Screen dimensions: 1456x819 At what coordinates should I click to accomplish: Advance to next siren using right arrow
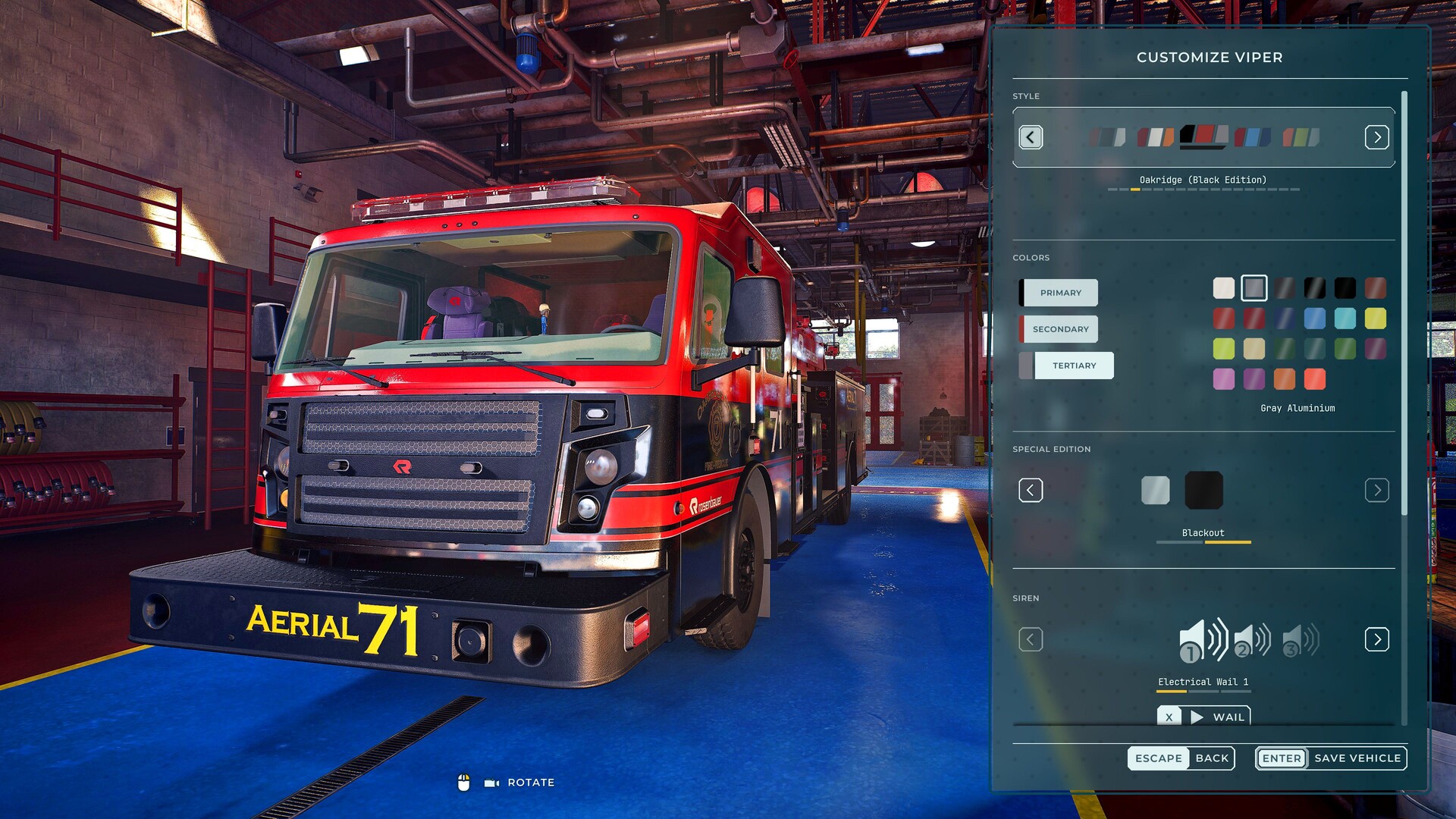pos(1377,639)
